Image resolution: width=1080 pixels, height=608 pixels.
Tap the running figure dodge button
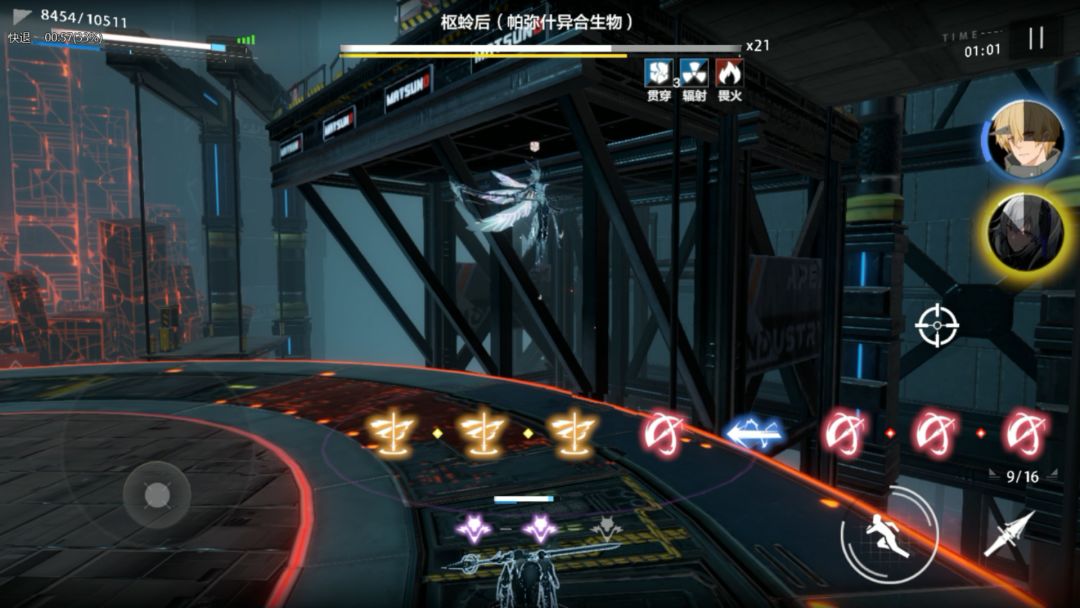[x=889, y=535]
